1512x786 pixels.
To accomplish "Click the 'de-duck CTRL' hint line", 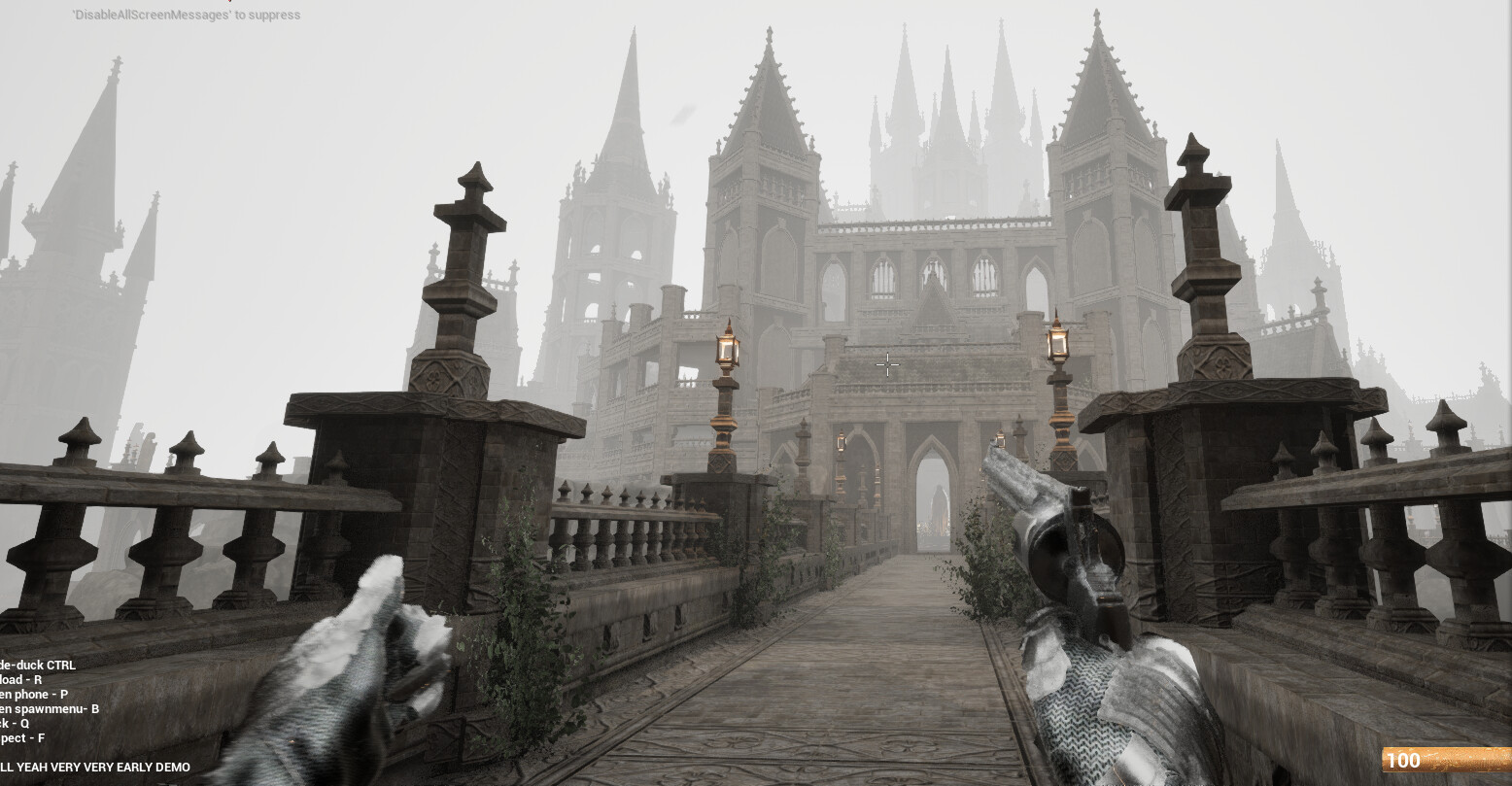I will click(39, 666).
